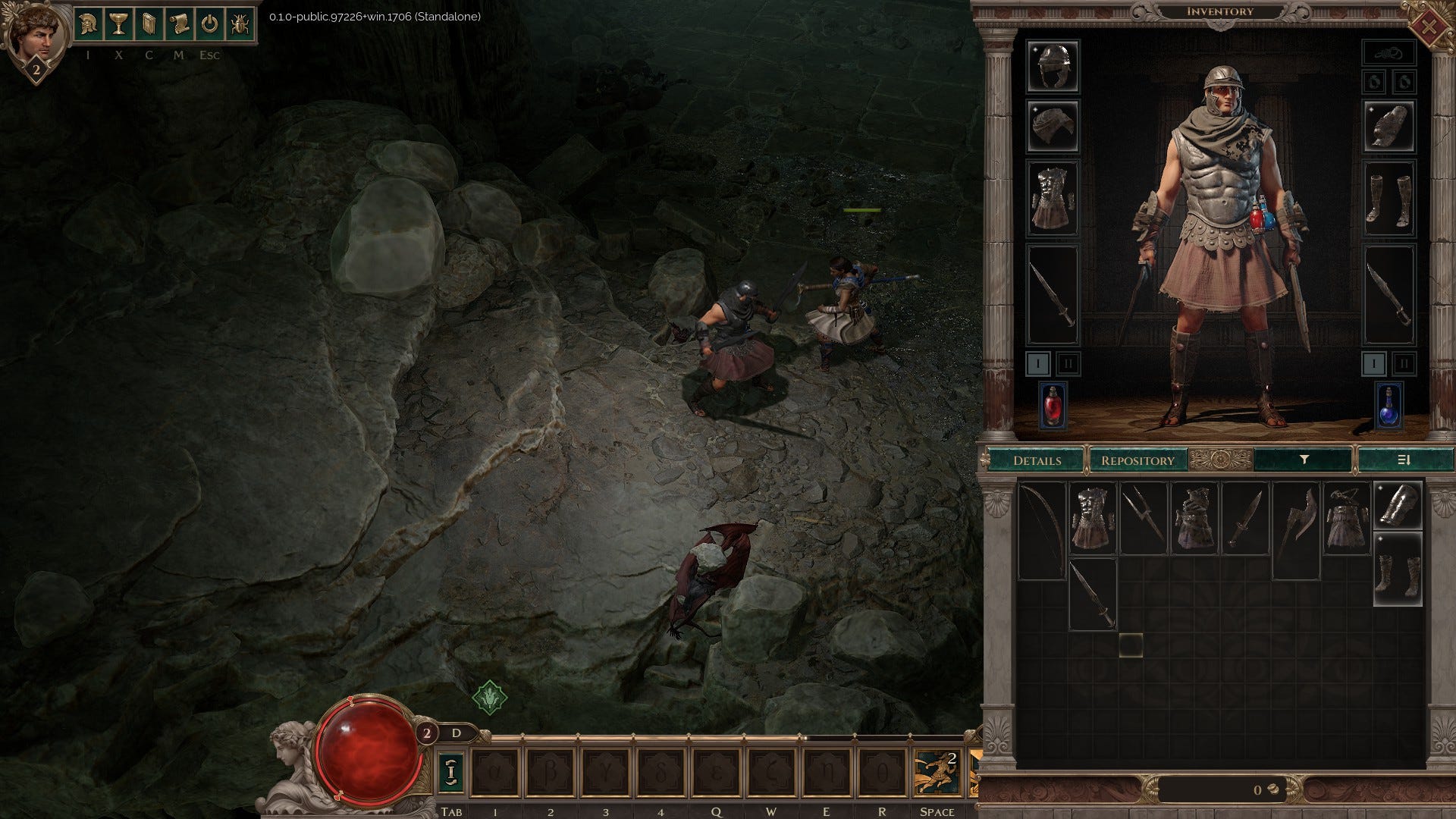
Task: Open the scroll icon menu
Action: click(x=179, y=25)
